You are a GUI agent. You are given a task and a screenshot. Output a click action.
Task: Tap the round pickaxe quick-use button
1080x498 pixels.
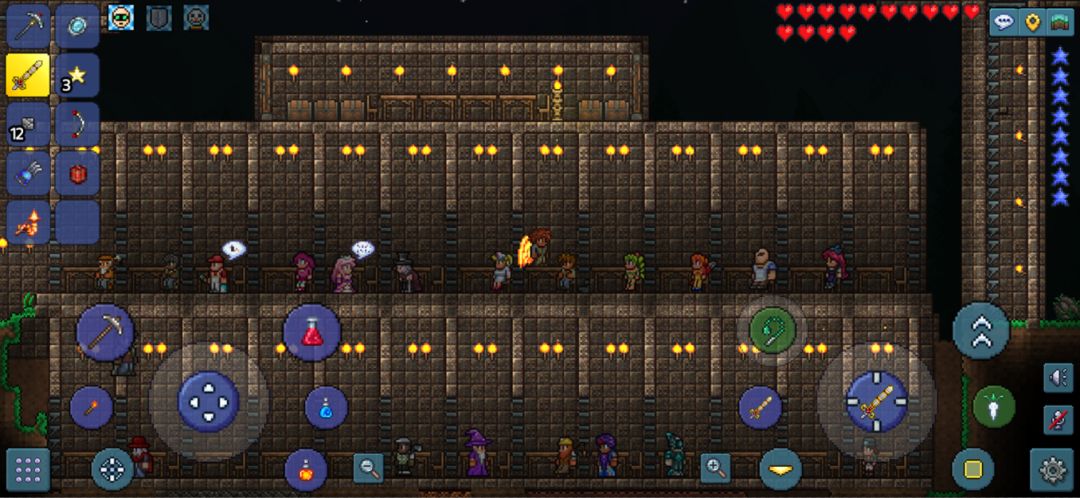pos(105,333)
